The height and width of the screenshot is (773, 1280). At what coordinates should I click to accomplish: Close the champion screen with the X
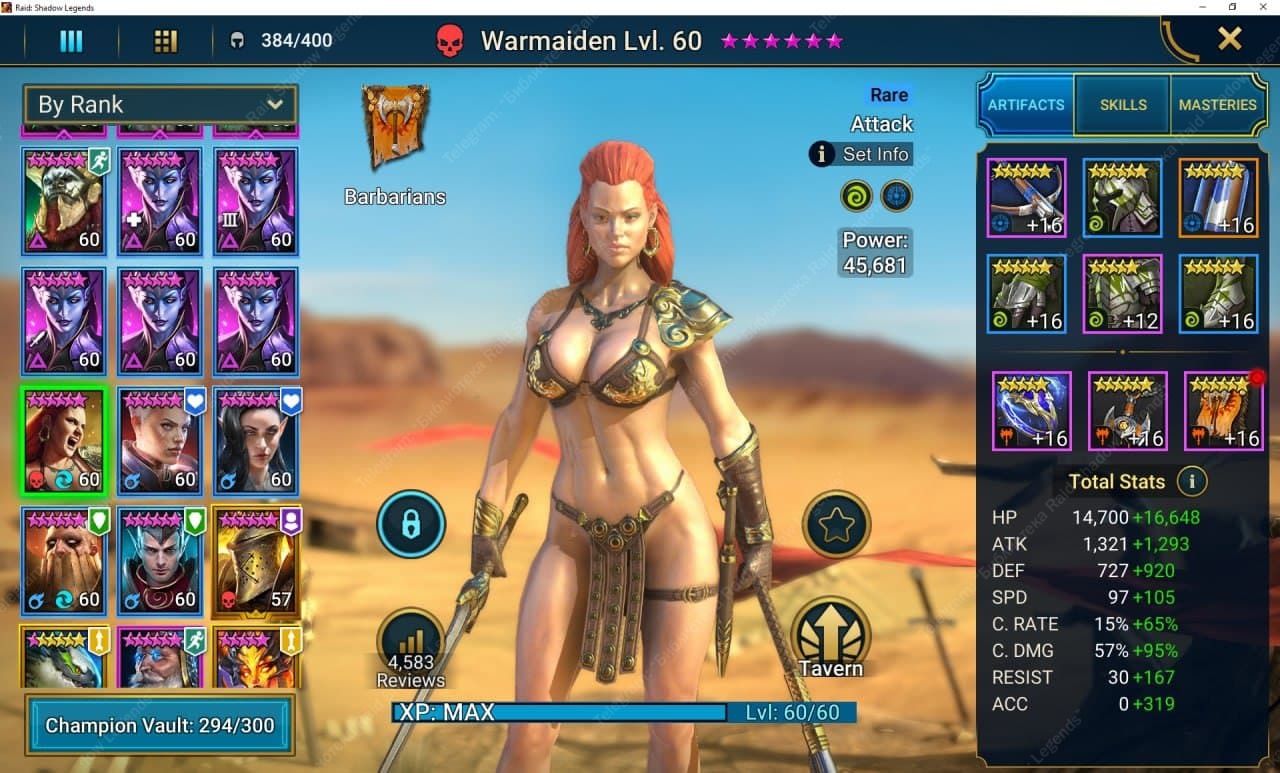1229,40
